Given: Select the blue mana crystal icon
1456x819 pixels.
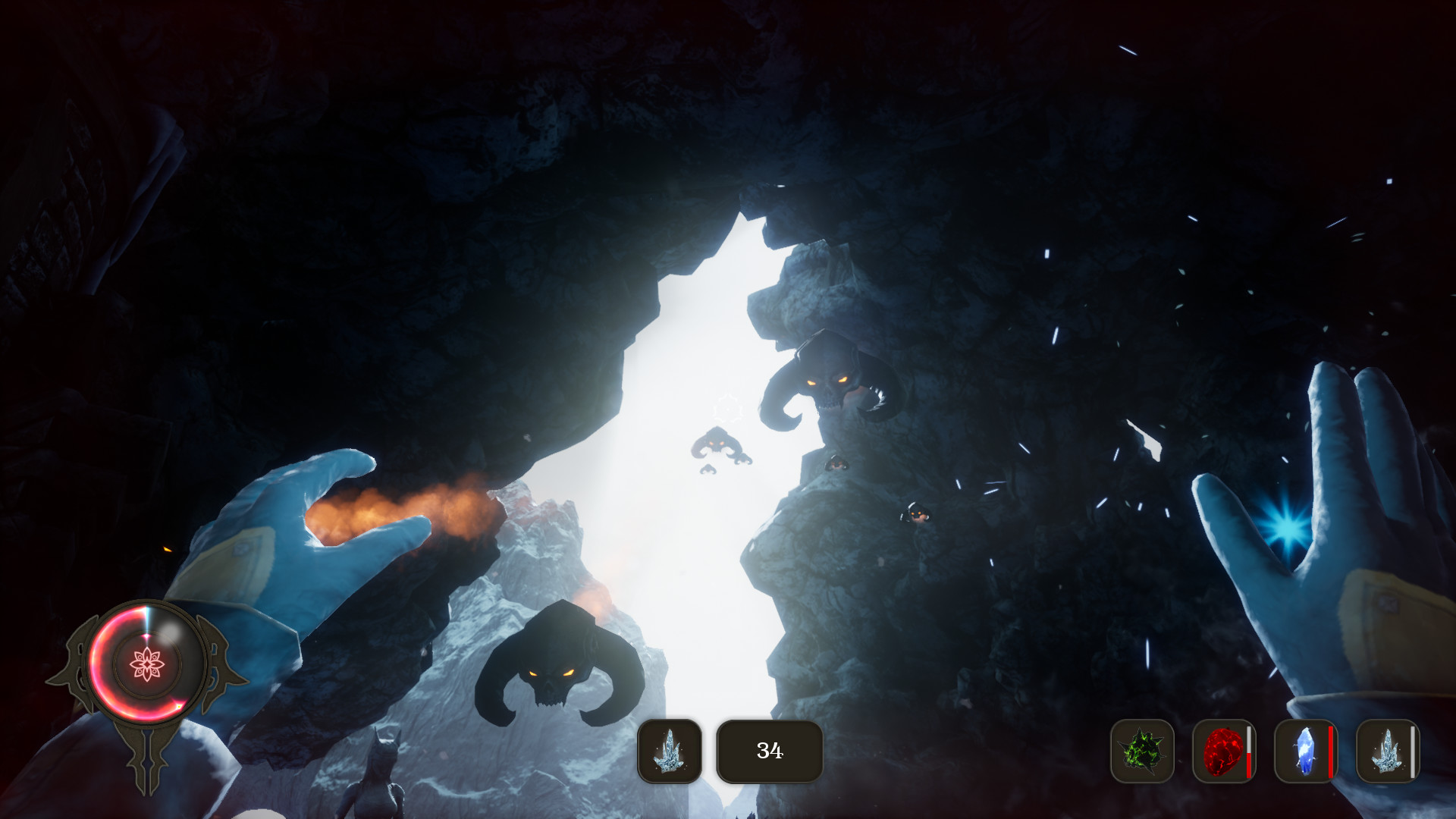Looking at the screenshot, I should (1307, 751).
